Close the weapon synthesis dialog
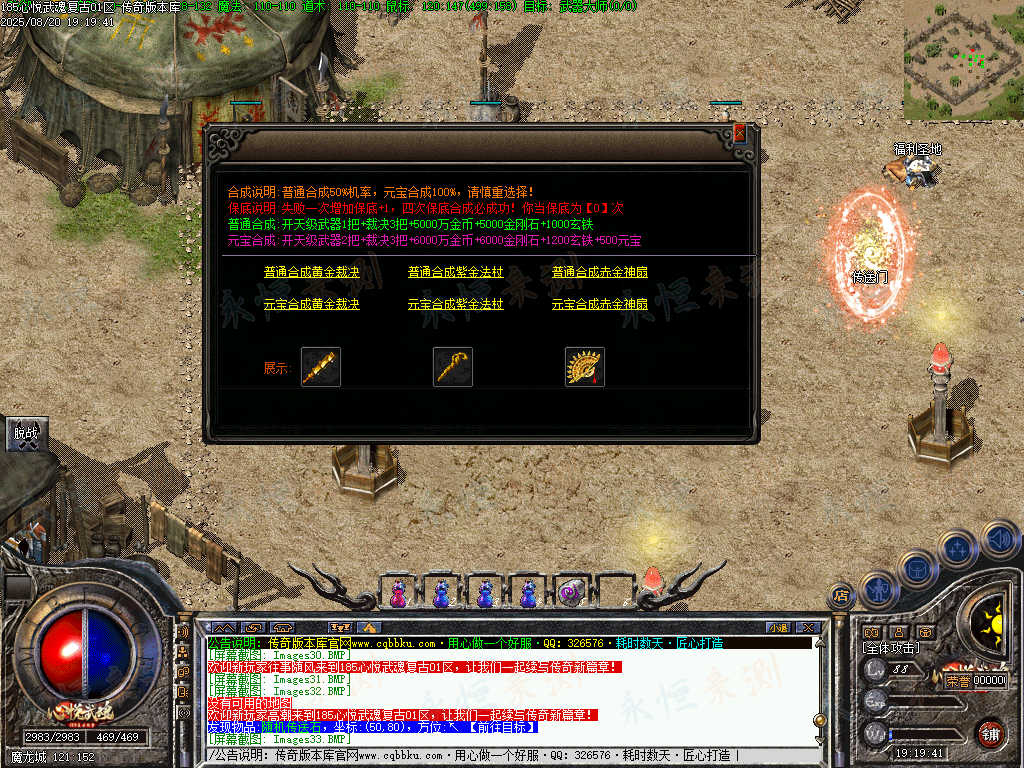Image resolution: width=1024 pixels, height=768 pixels. click(x=739, y=133)
